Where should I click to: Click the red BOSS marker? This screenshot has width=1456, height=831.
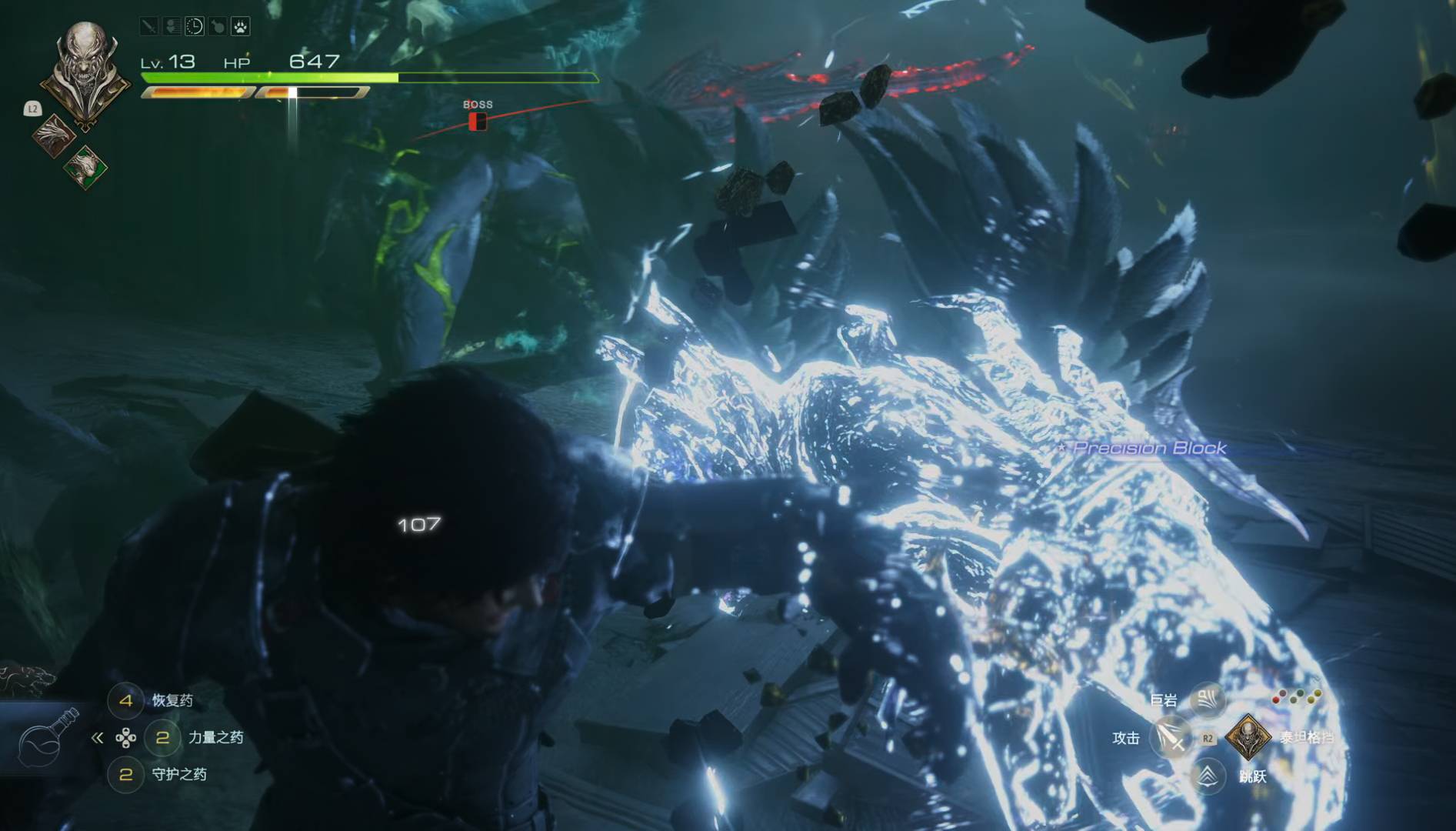[x=478, y=121]
